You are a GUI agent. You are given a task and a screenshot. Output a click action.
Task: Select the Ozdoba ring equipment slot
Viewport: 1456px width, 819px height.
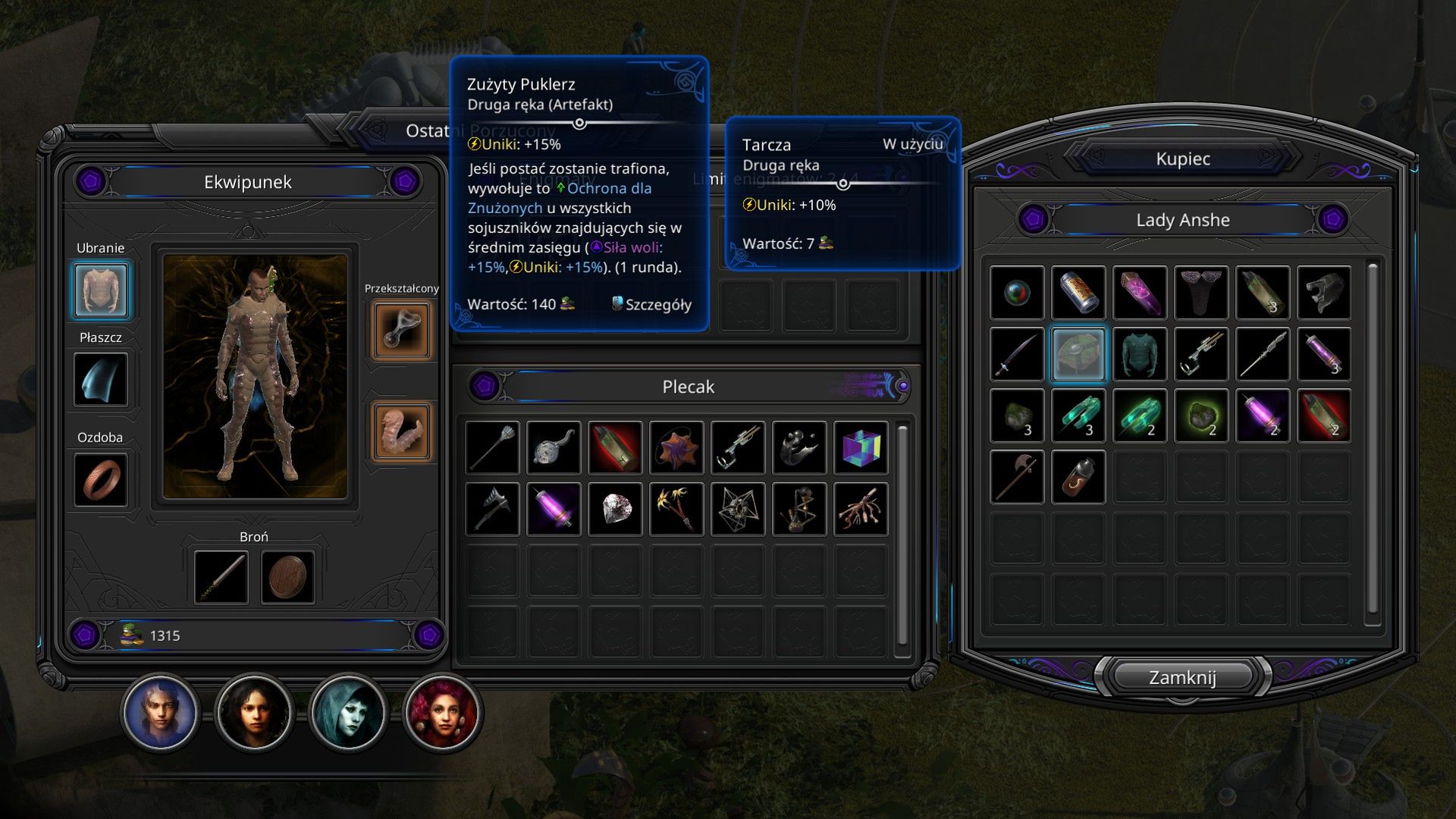pos(101,479)
